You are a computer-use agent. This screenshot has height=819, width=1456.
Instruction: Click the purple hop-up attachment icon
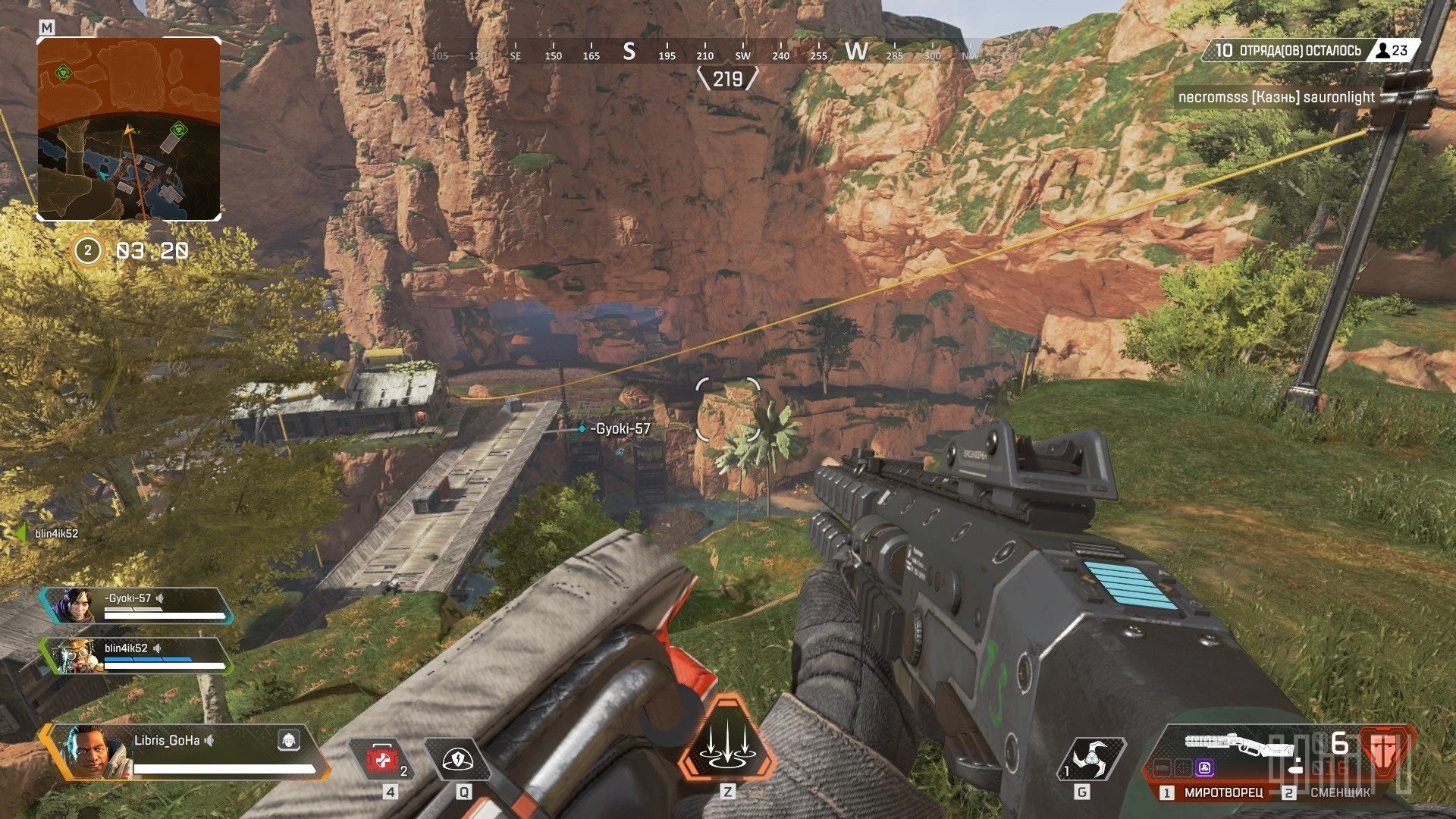[x=1204, y=768]
